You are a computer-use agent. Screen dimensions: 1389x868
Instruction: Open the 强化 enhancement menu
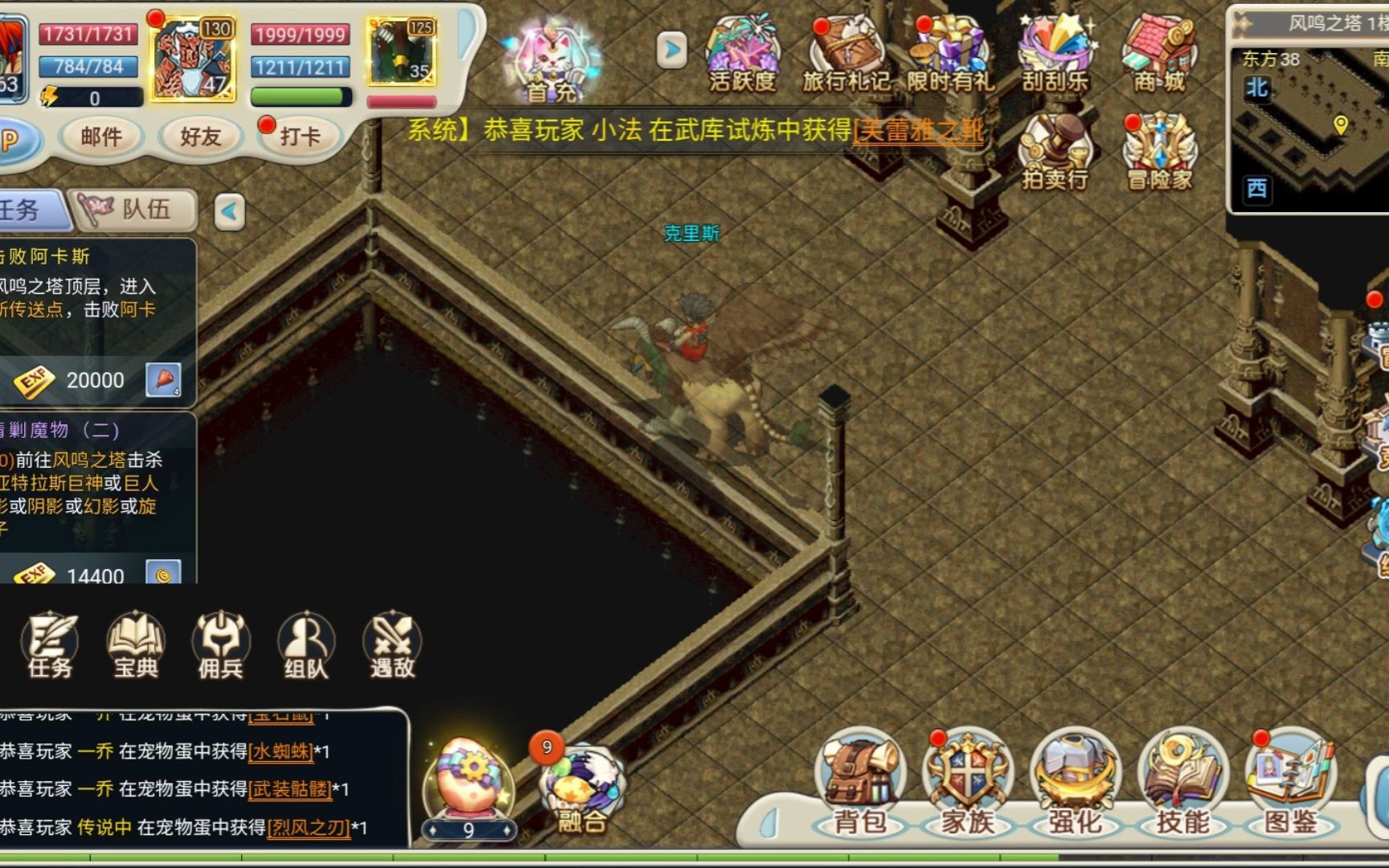[1076, 784]
